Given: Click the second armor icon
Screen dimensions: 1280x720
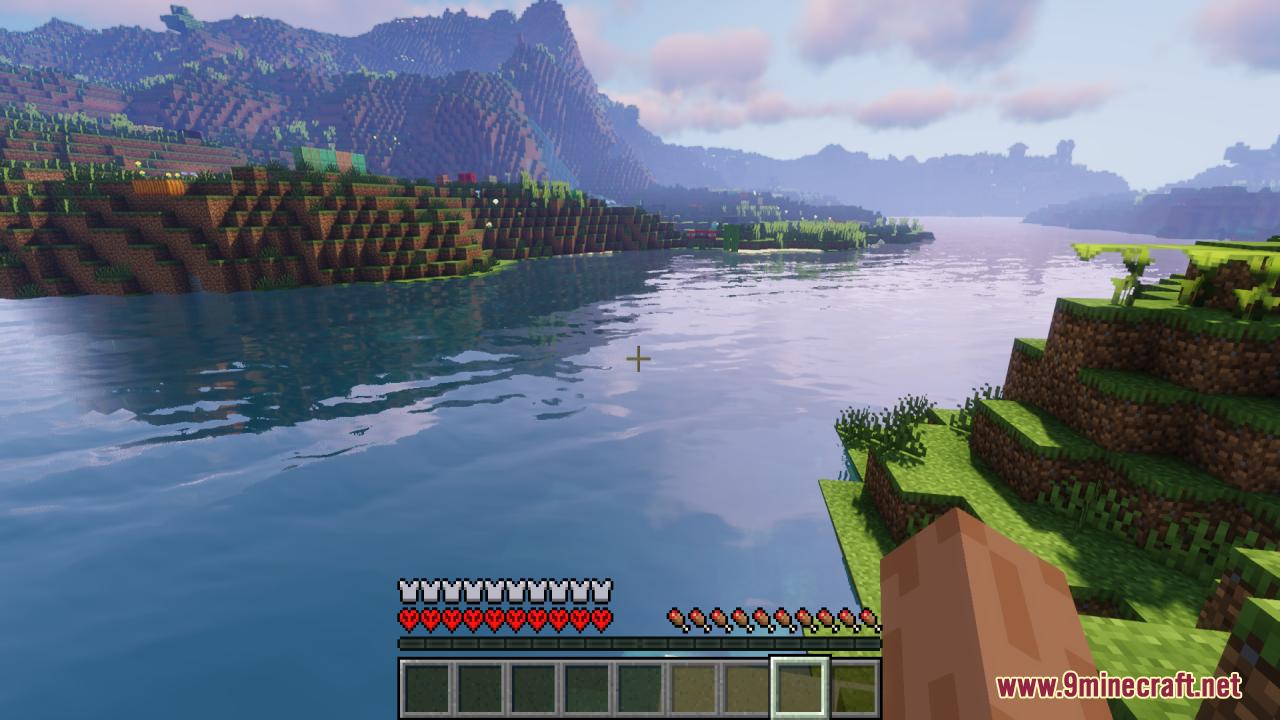Looking at the screenshot, I should (427, 588).
